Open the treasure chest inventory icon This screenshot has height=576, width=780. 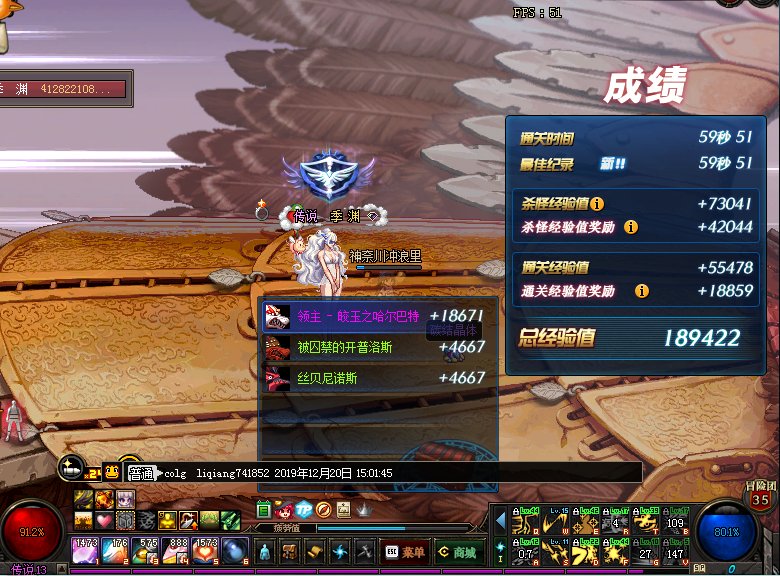click(x=289, y=551)
